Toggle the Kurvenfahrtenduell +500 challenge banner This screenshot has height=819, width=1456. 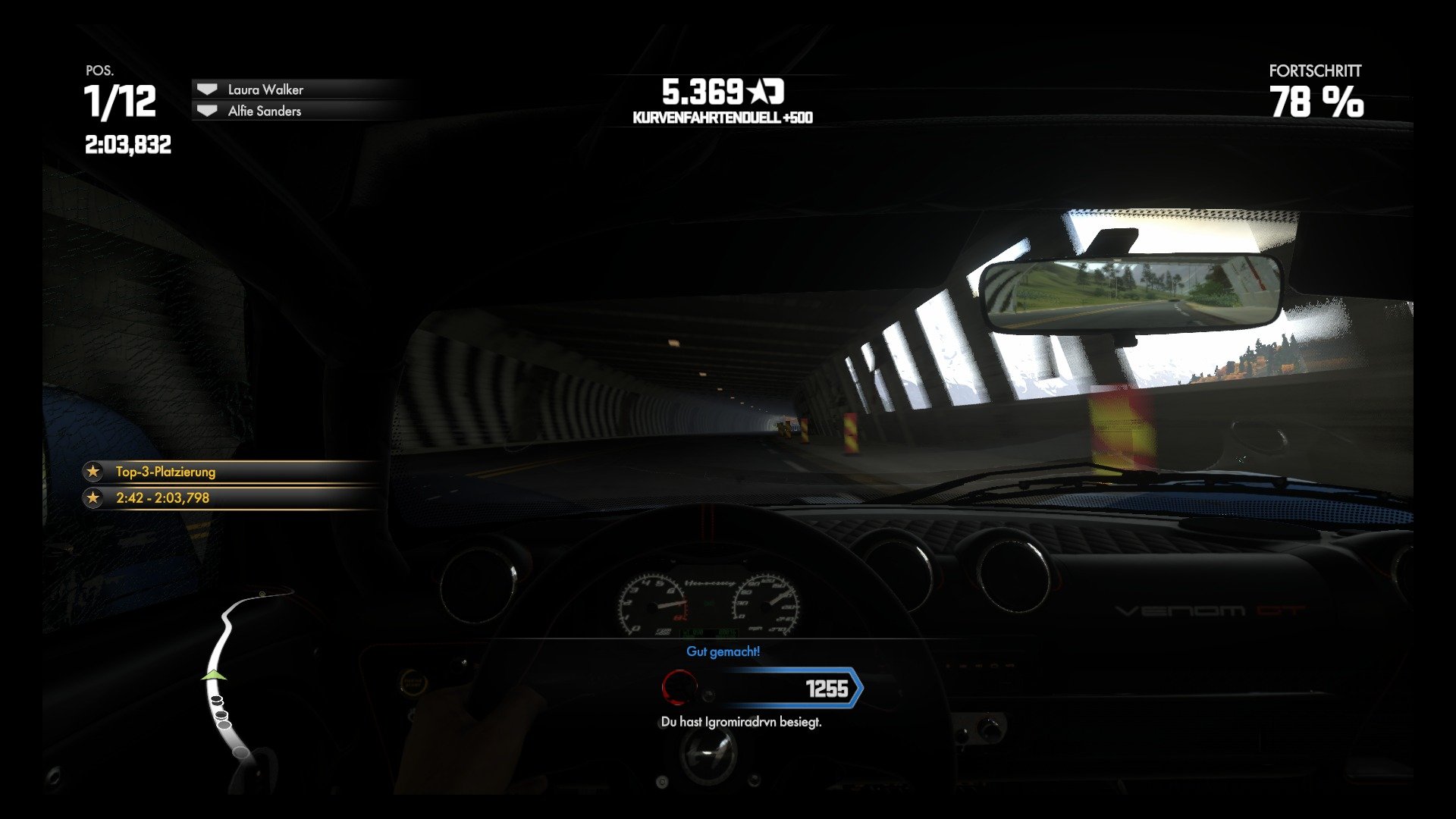point(721,117)
